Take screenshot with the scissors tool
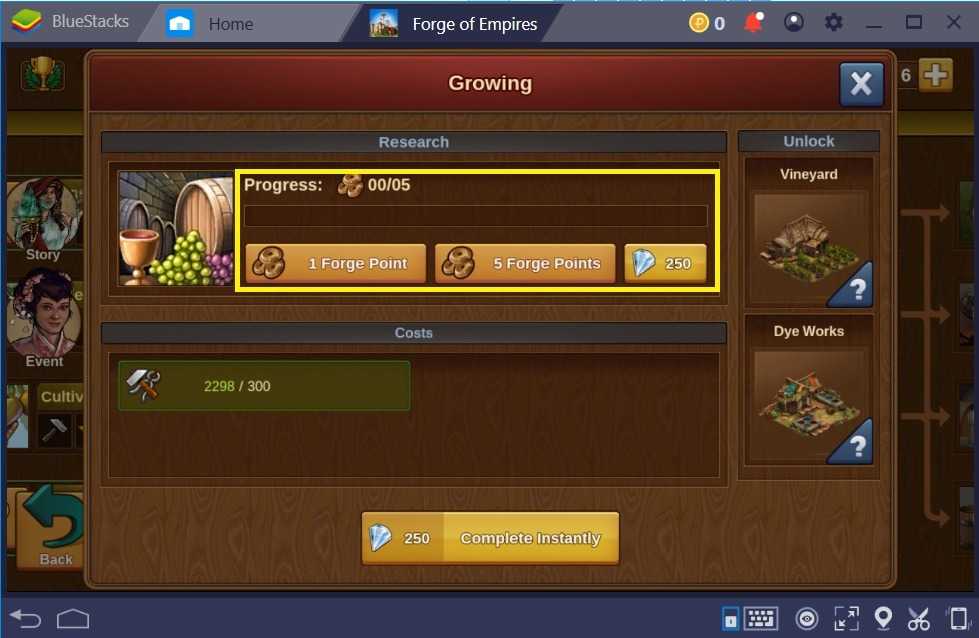The width and height of the screenshot is (979, 638). (x=918, y=619)
